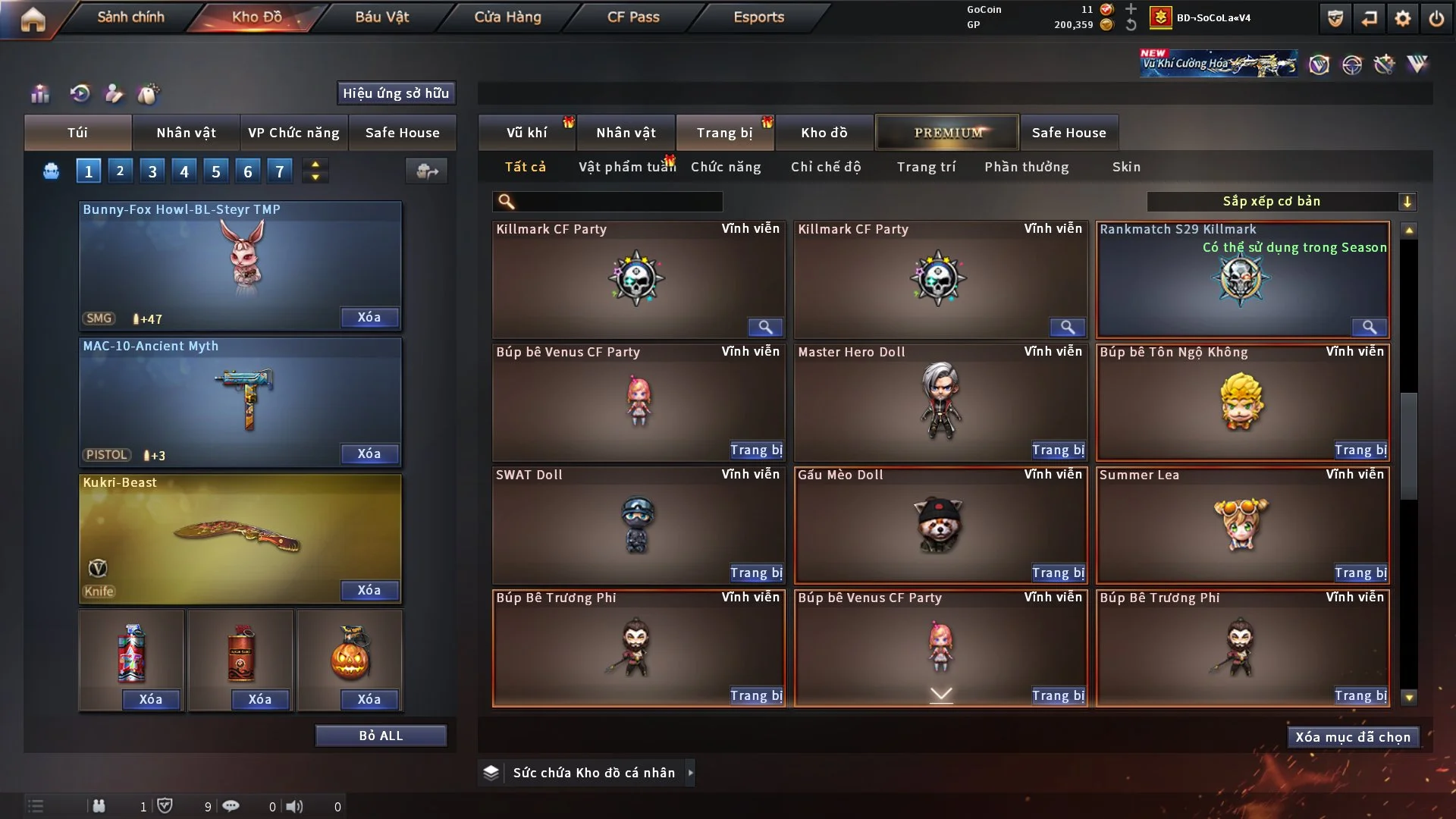The image size is (1456, 819).
Task: Click the inventory search field
Action: (607, 202)
